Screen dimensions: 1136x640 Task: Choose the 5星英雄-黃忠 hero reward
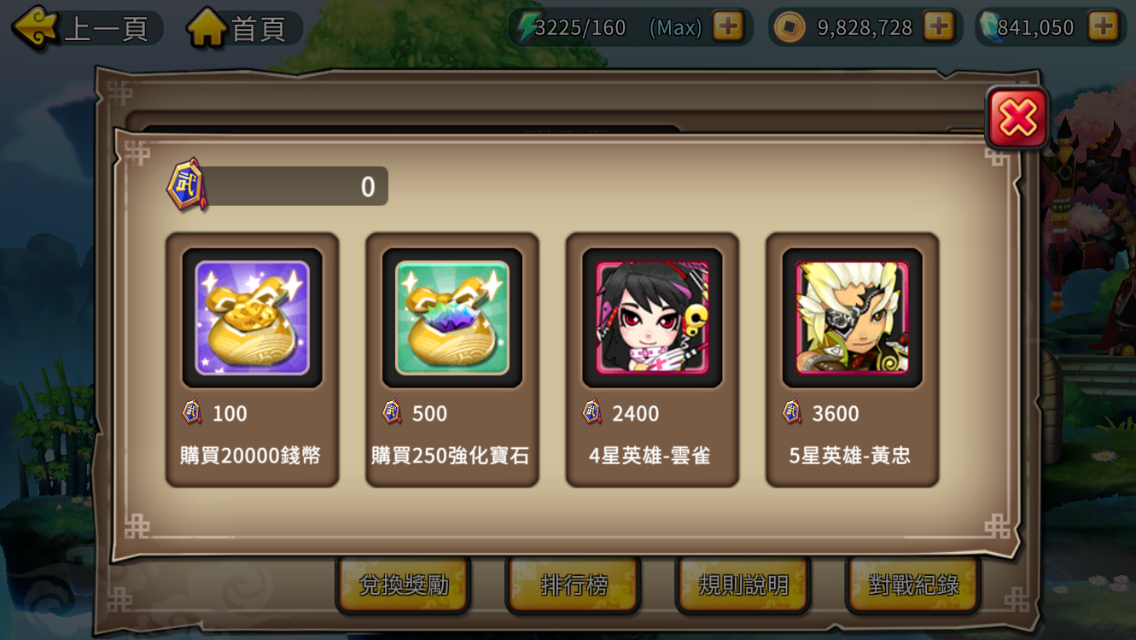tap(852, 359)
